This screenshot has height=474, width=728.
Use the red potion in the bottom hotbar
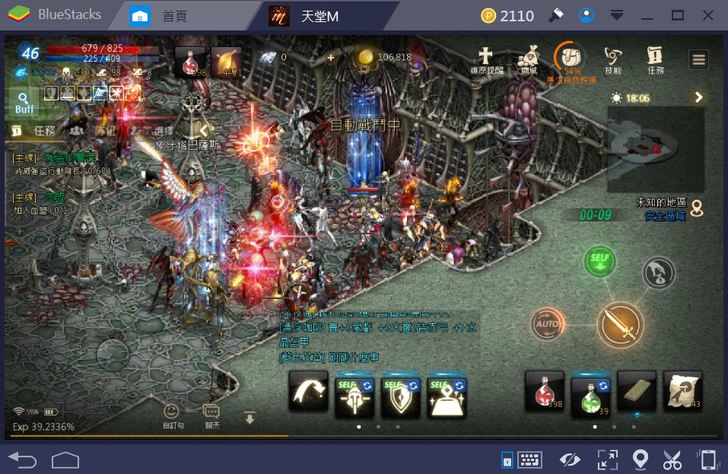(544, 392)
